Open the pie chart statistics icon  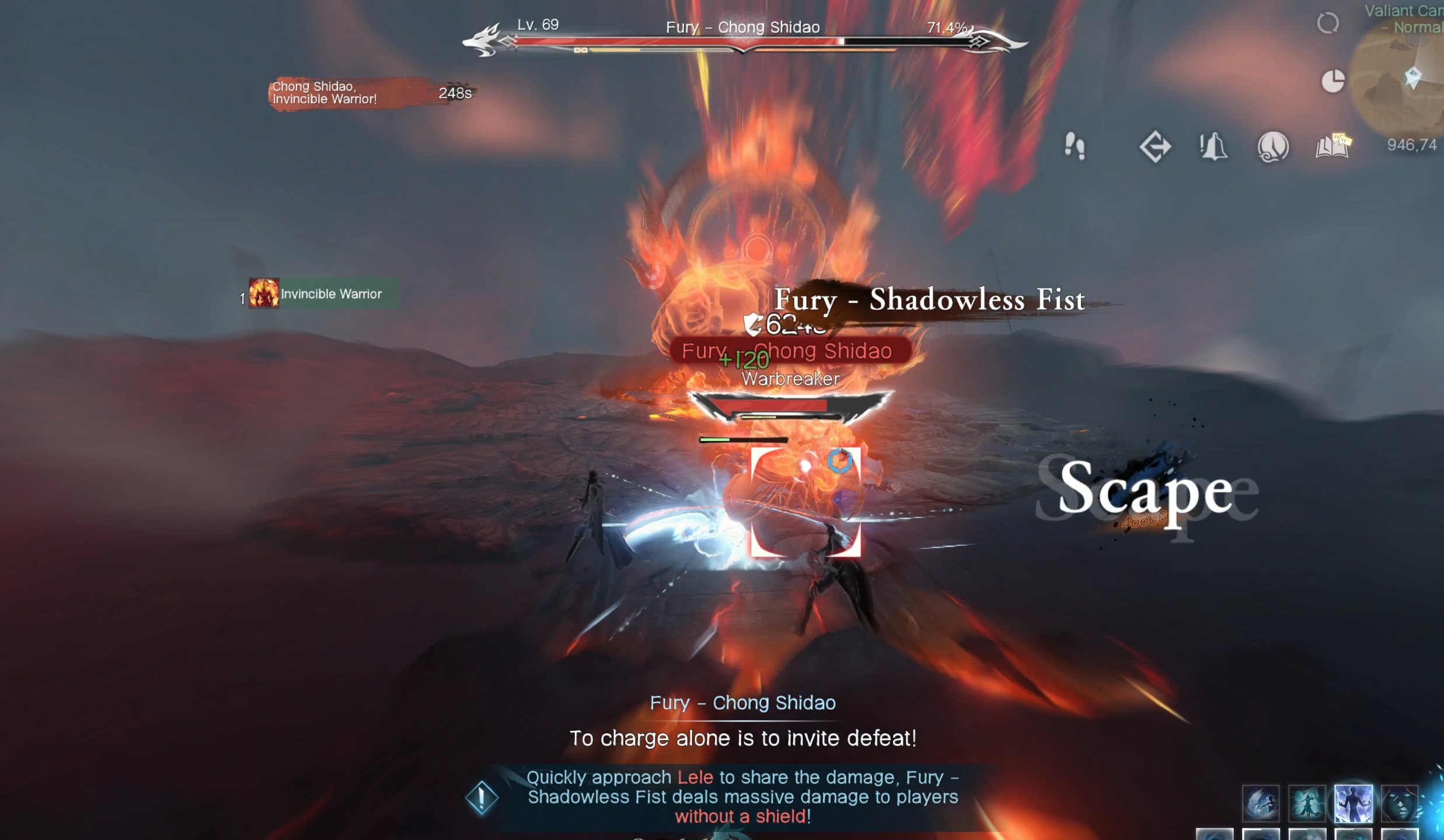[1333, 80]
